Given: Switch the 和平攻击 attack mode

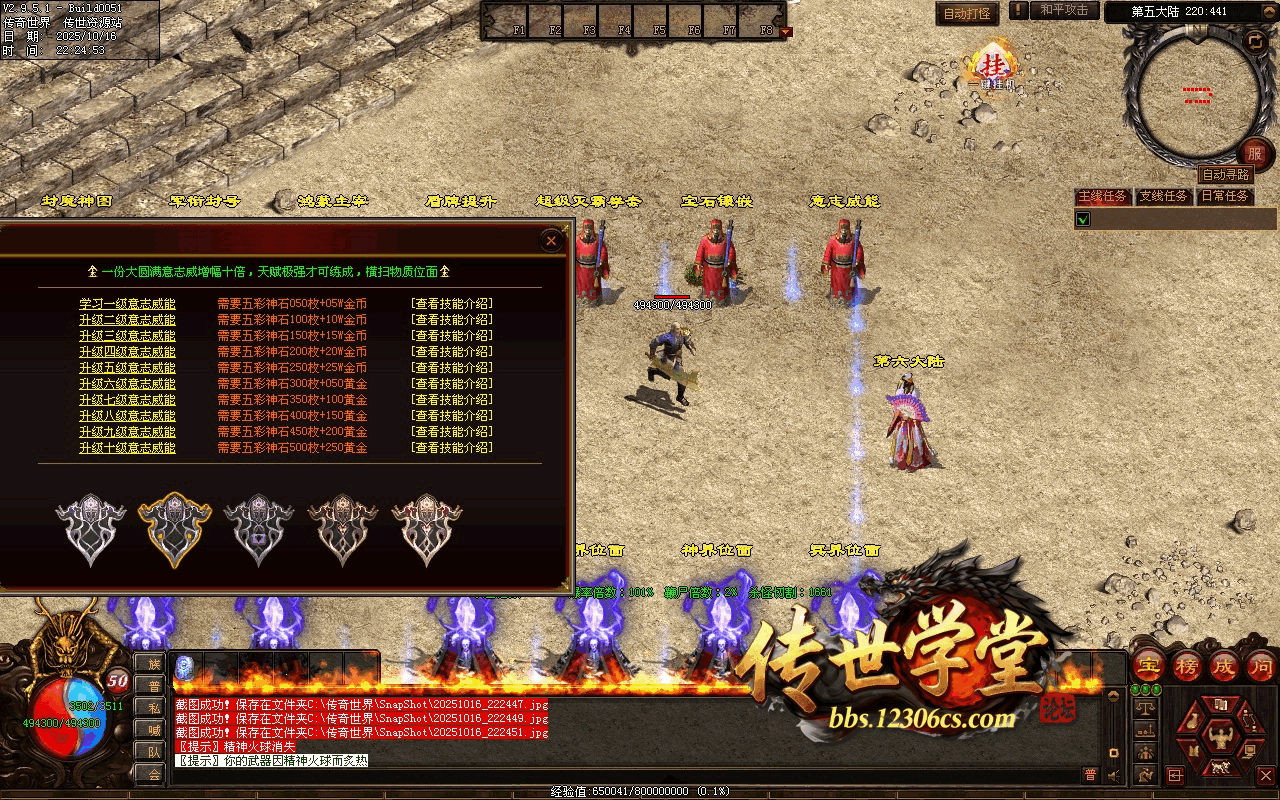Looking at the screenshot, I should tap(1063, 10).
